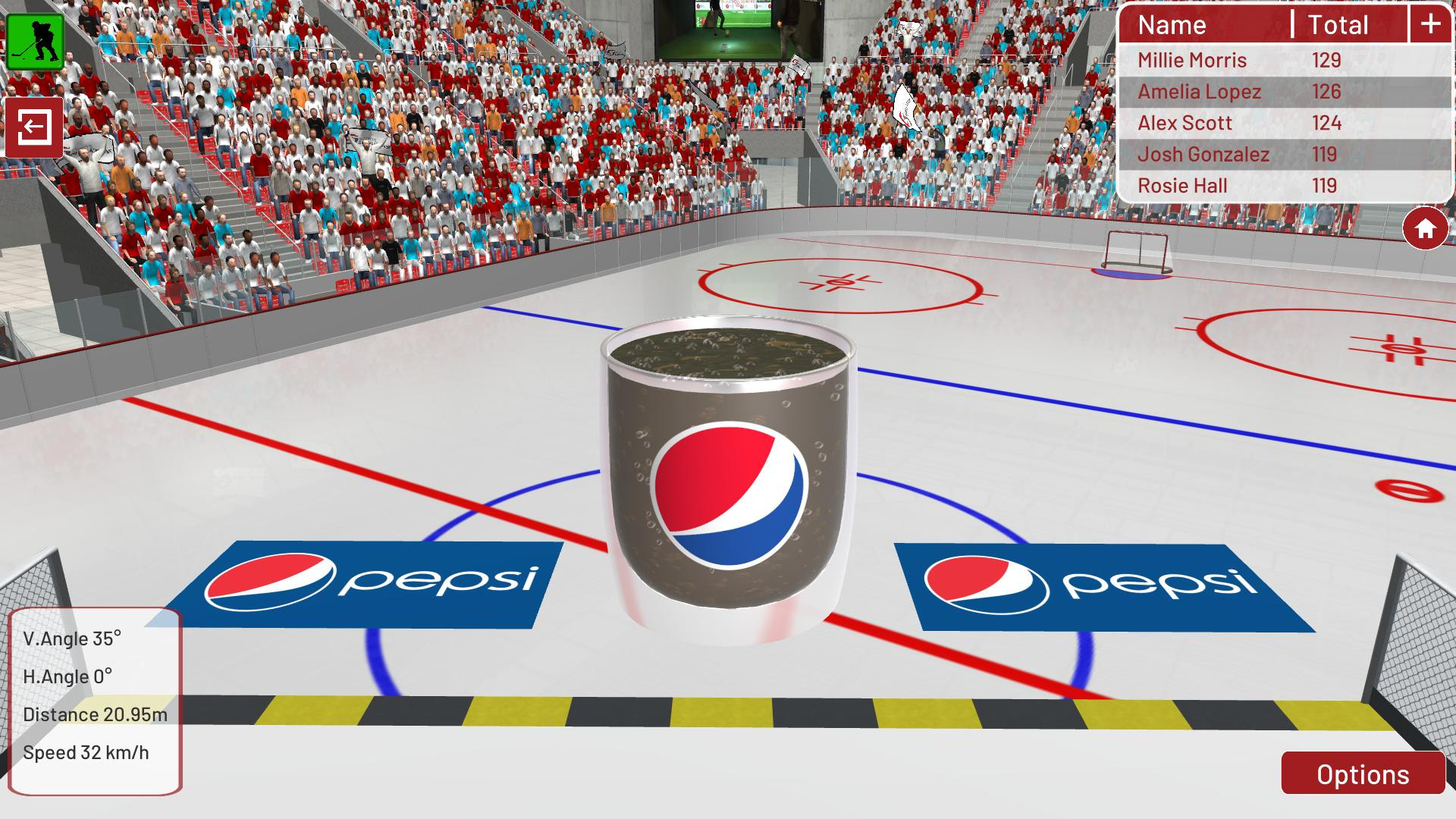Click the yellow-black shot power bar
Image resolution: width=1456 pixels, height=819 pixels.
click(728, 713)
